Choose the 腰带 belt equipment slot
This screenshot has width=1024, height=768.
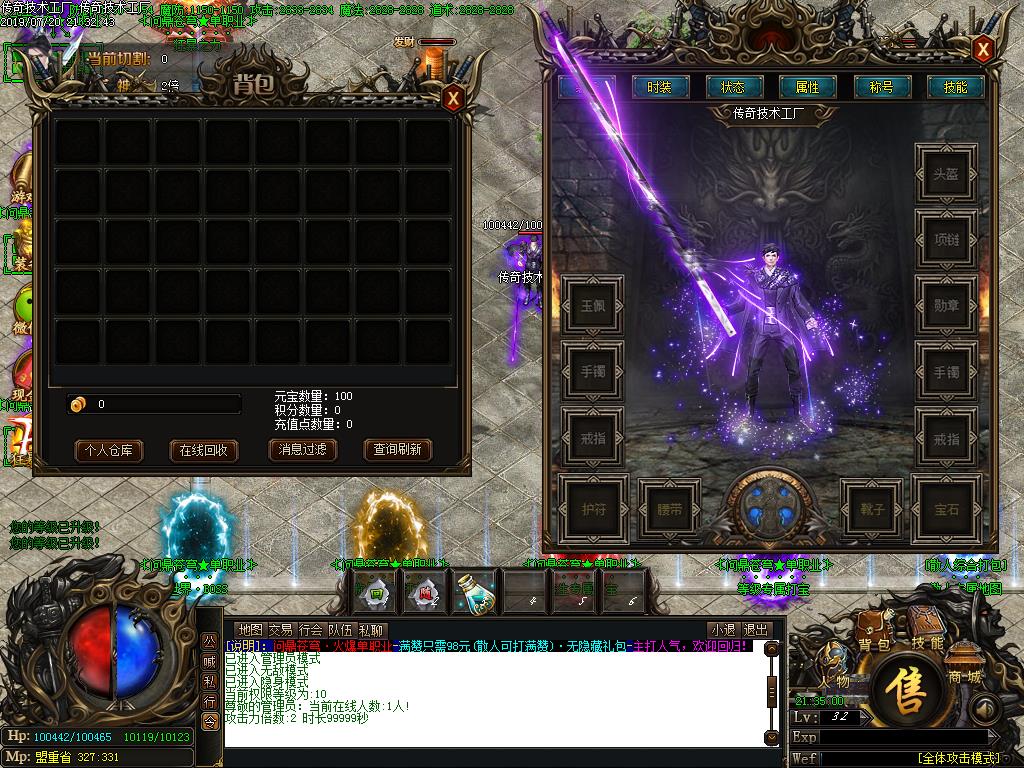click(x=670, y=509)
